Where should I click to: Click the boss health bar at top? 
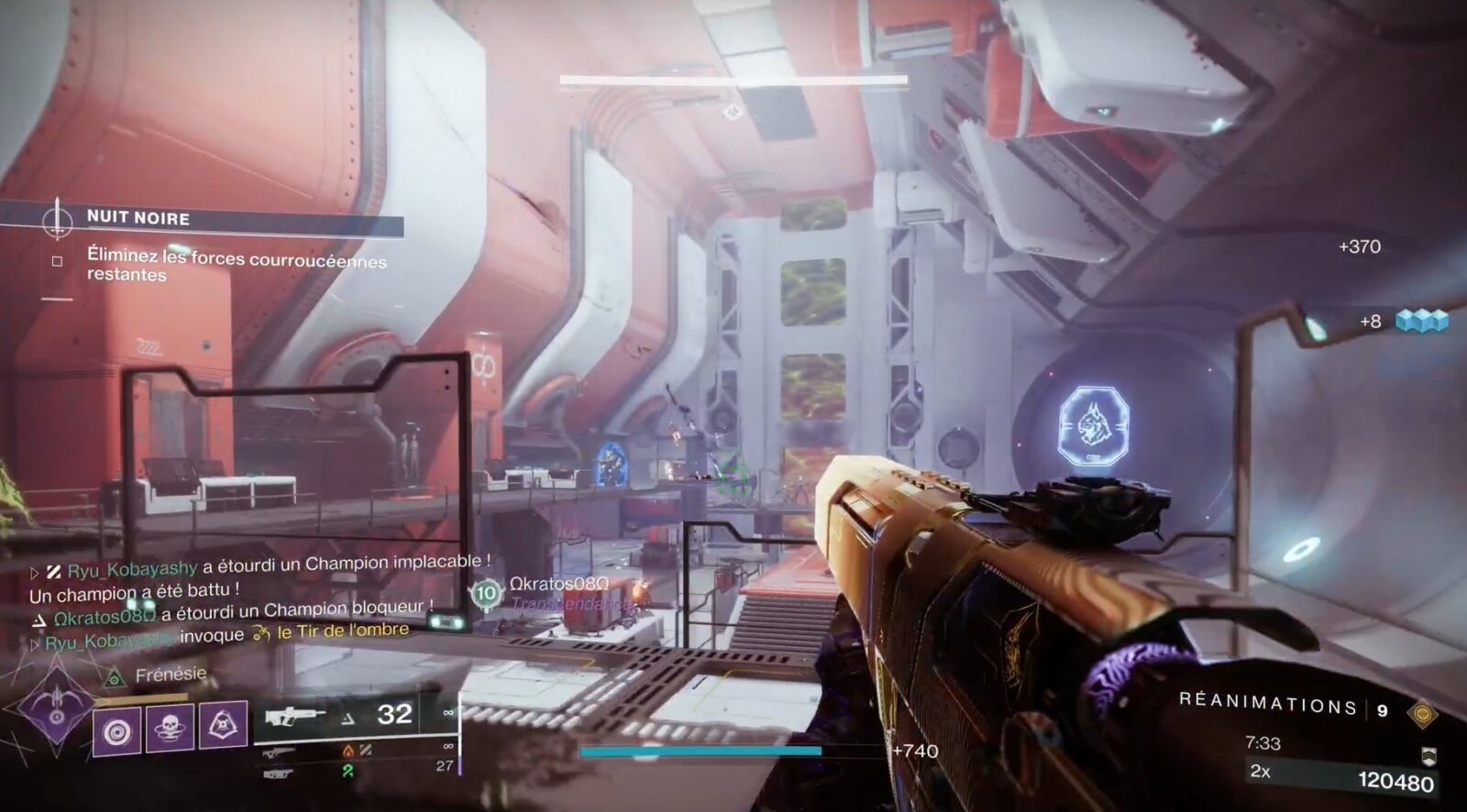coord(733,79)
